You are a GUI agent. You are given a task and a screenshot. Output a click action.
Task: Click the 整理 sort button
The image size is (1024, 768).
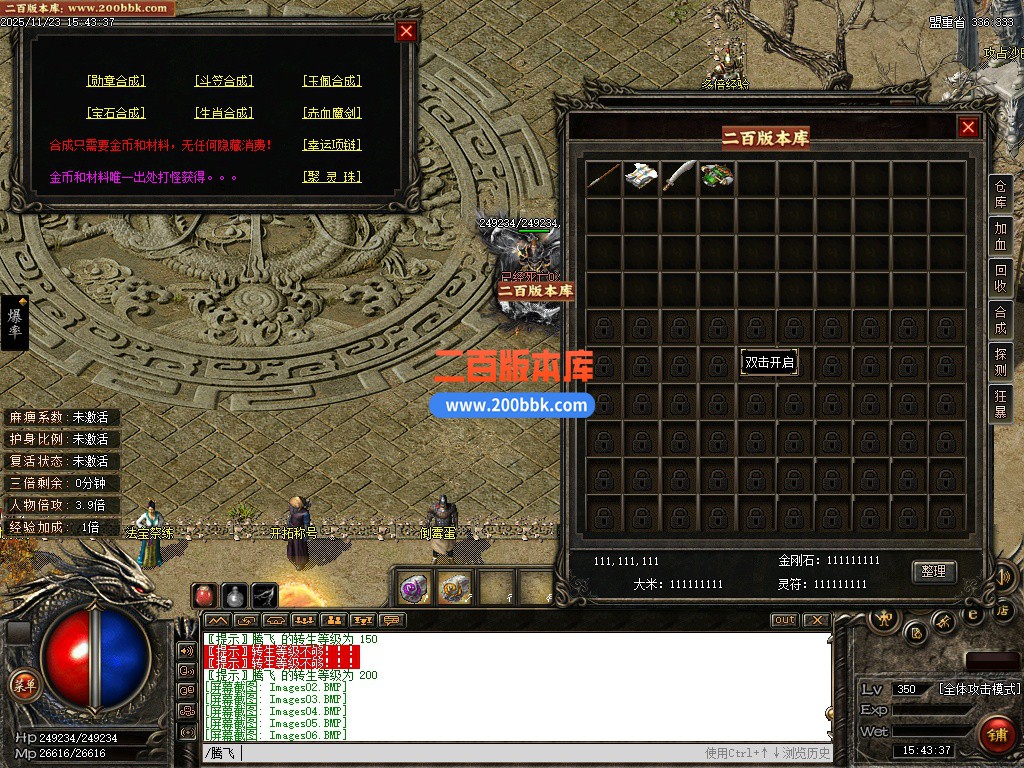[934, 571]
